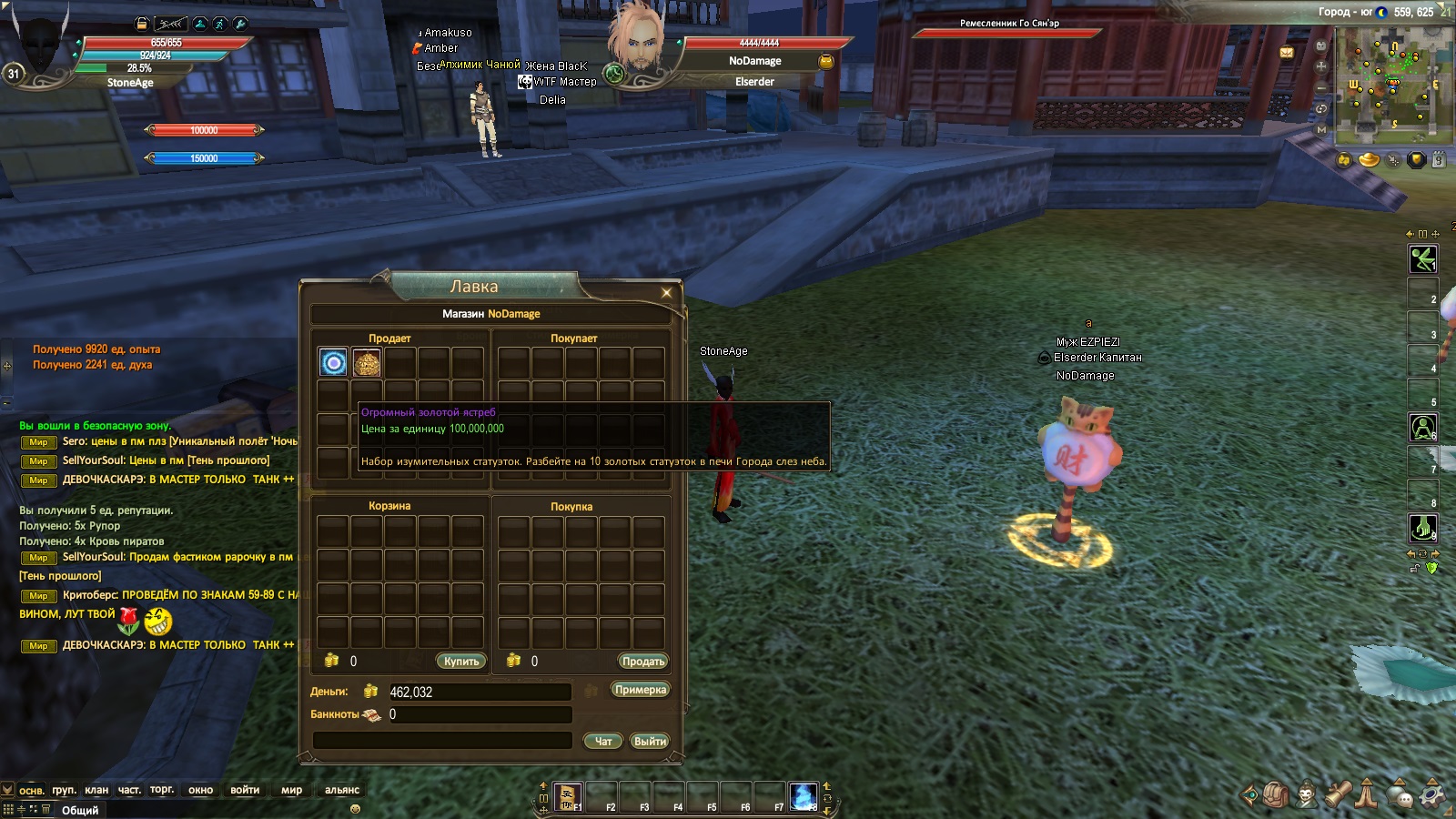Open the world map M button

point(1321,129)
